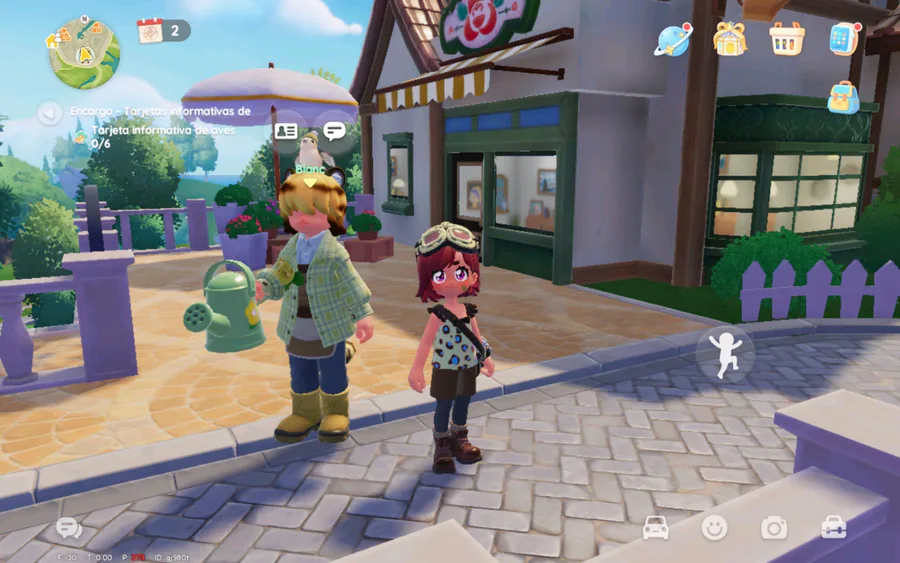Tap the jump action button
The image size is (900, 563).
725,353
